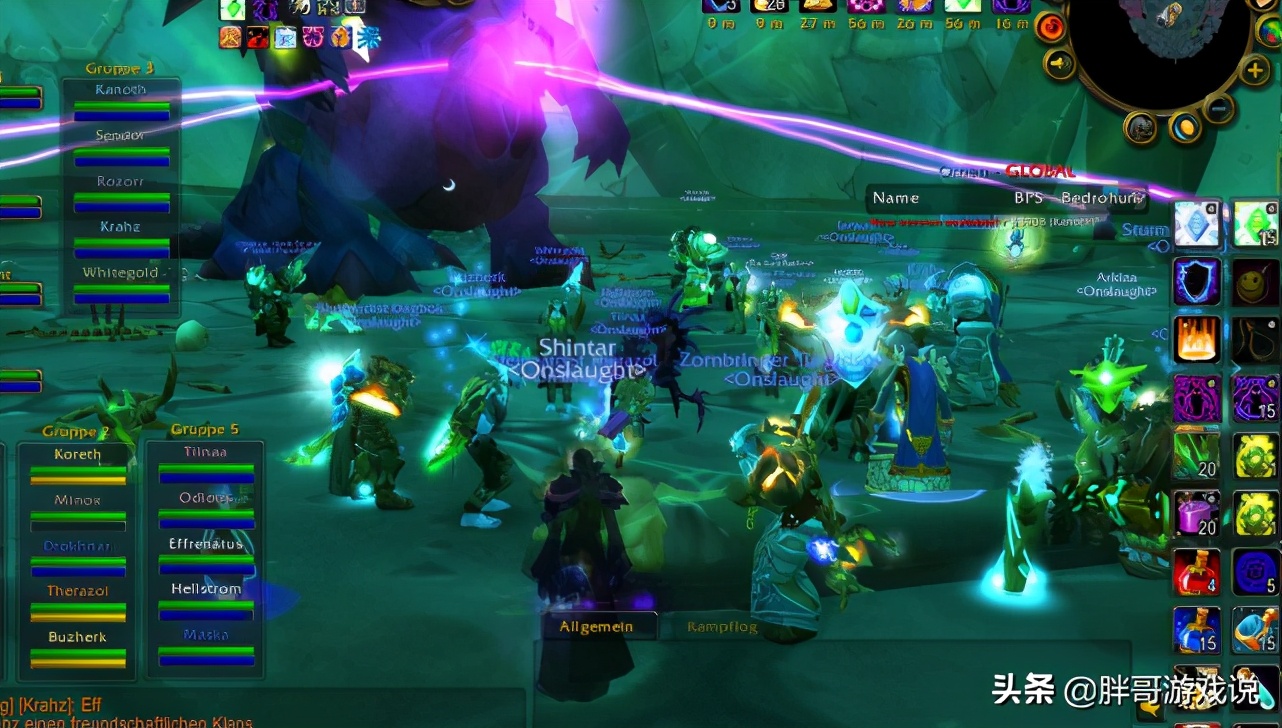Activate the blue shield ability icon
This screenshot has width=1282, height=728.
[1197, 281]
